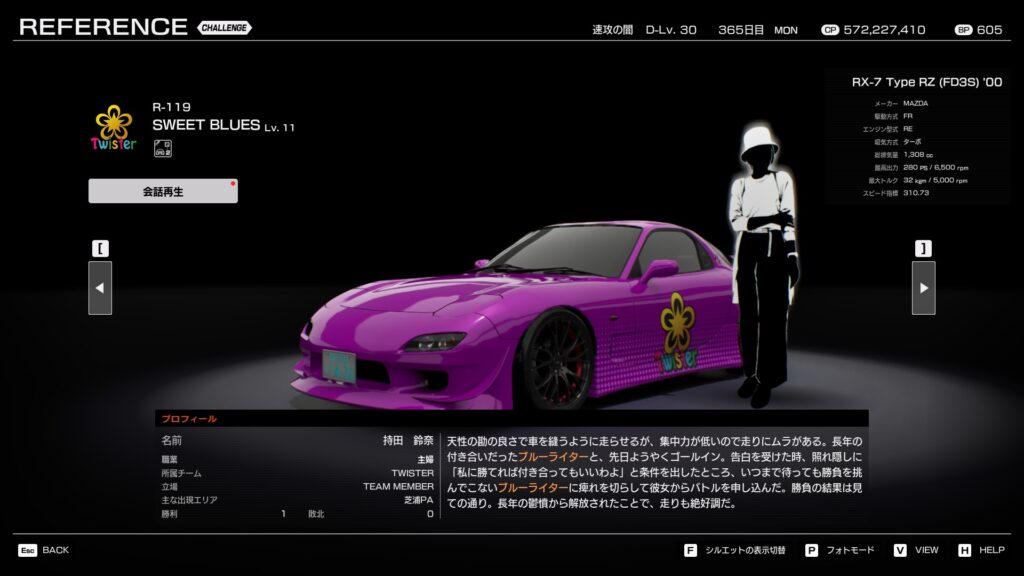
Task: Toggle the silhouette display (シルエットの表示切替)
Action: [x=736, y=550]
